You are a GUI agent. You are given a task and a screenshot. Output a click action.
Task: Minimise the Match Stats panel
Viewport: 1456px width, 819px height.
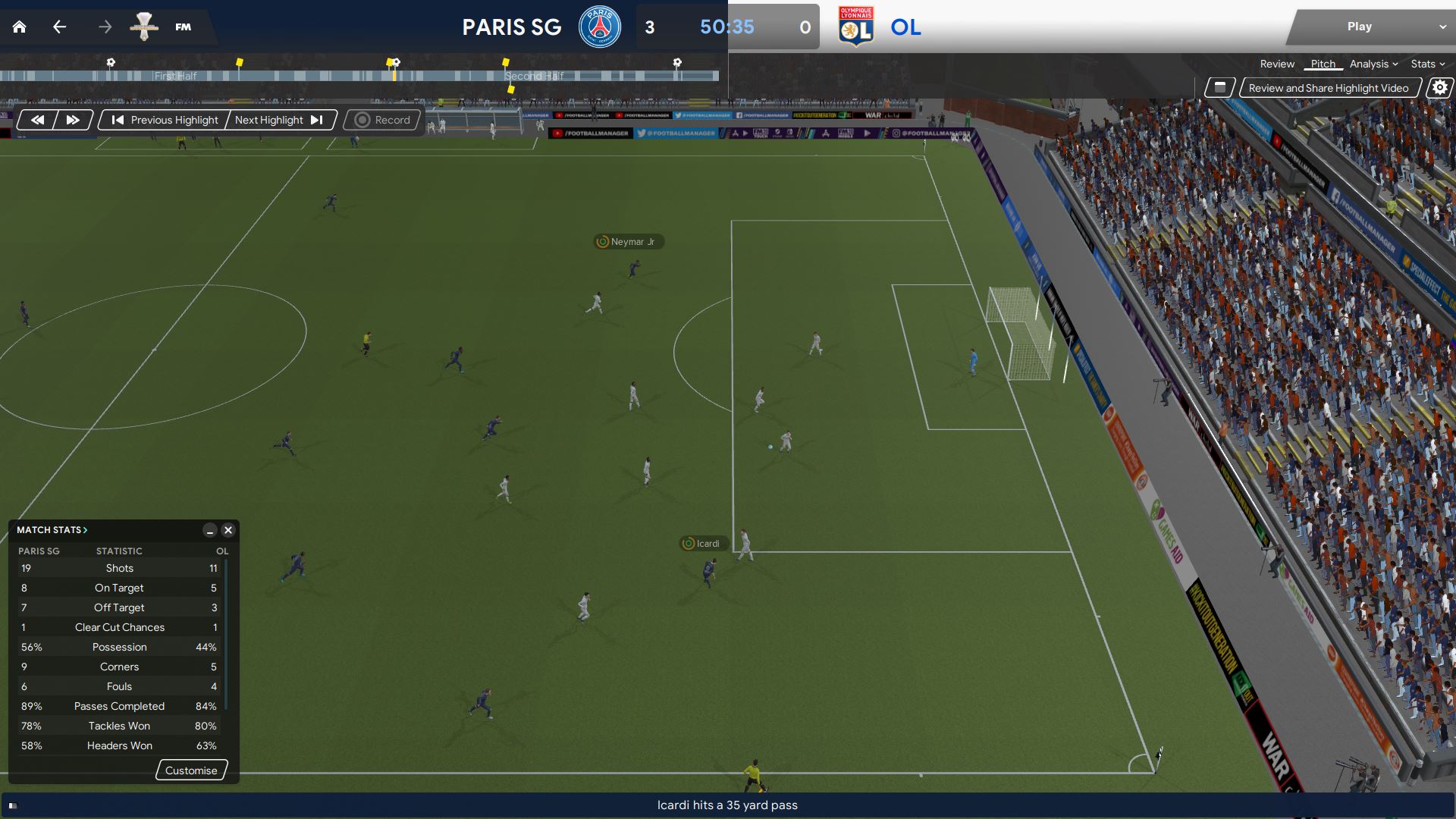pyautogui.click(x=210, y=530)
